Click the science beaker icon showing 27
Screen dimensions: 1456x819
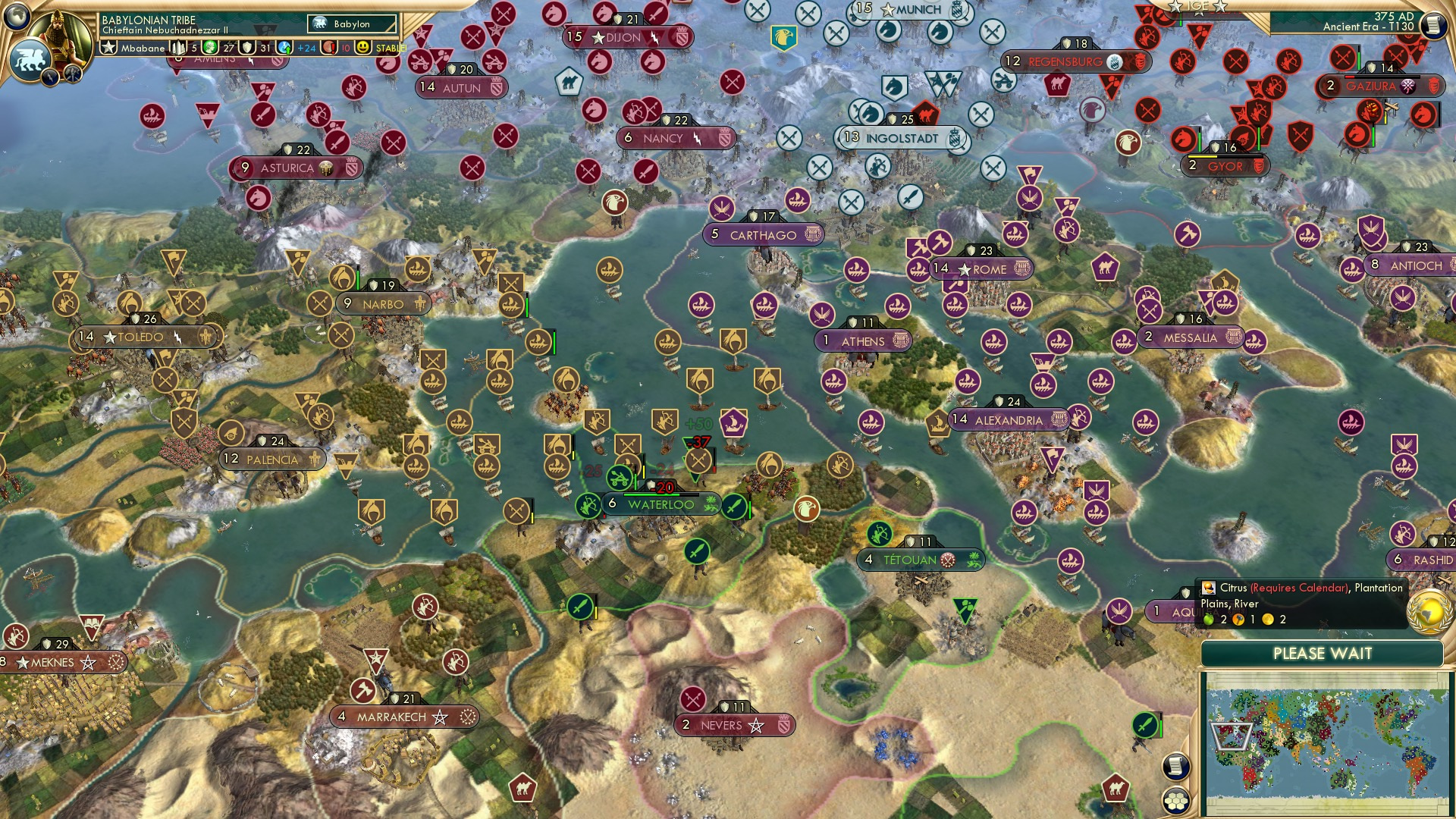[x=209, y=49]
